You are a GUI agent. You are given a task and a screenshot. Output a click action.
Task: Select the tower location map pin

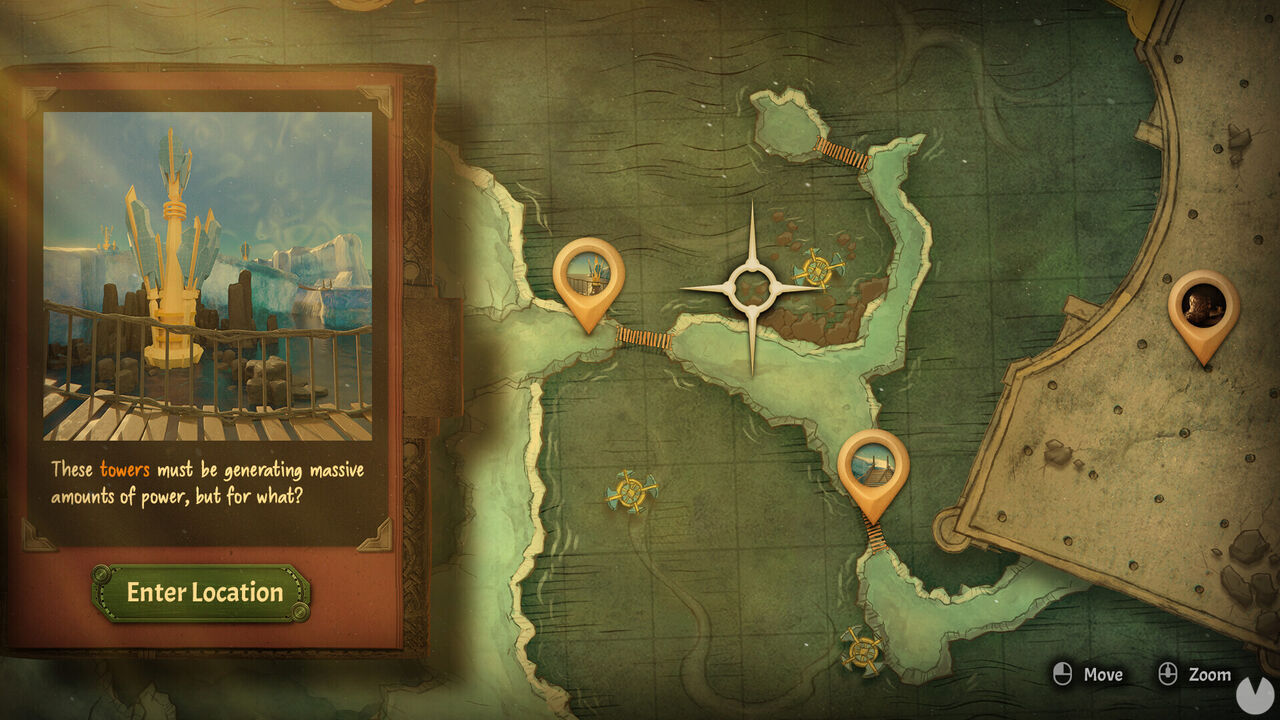click(x=588, y=276)
